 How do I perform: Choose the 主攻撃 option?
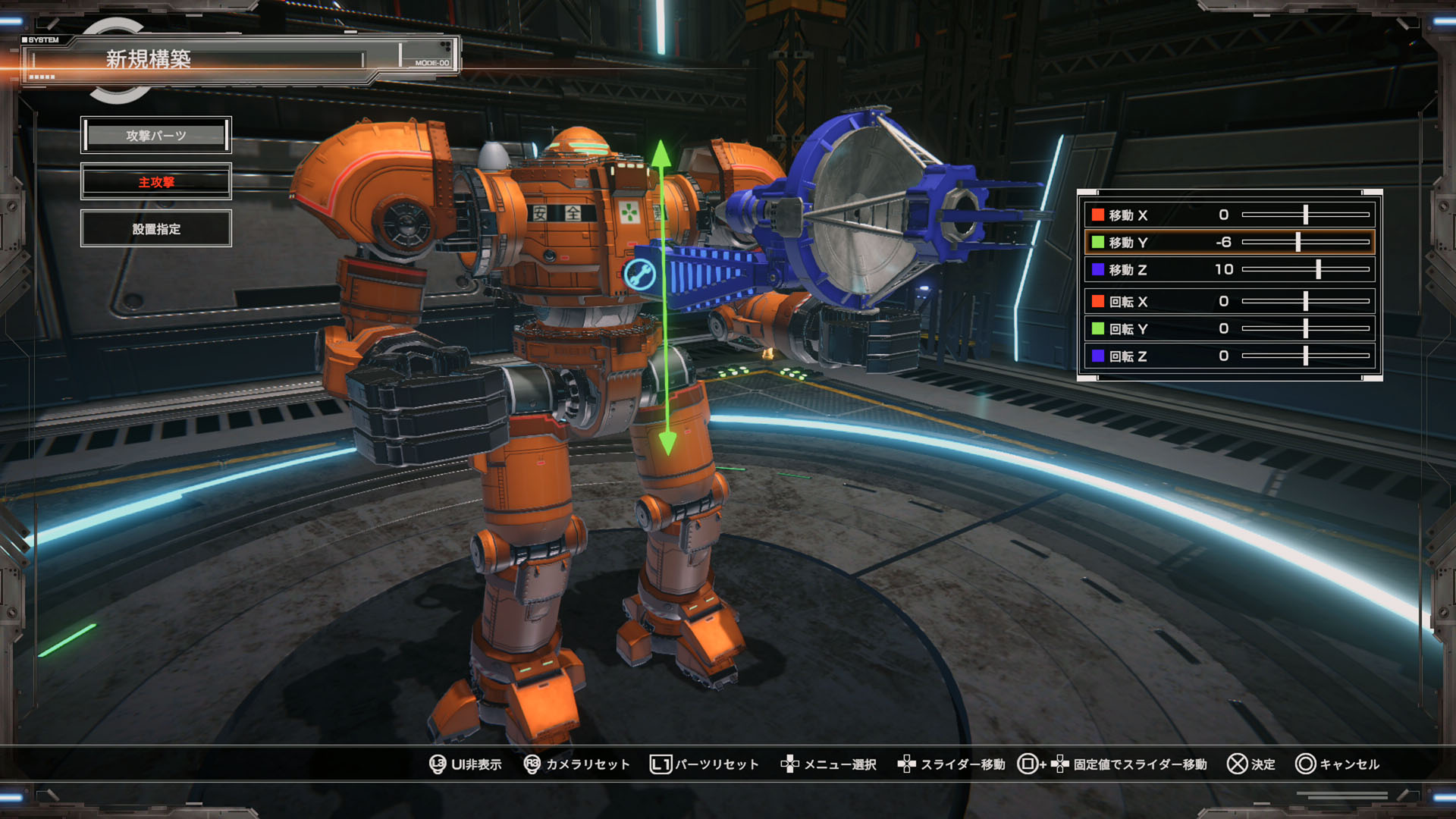(x=156, y=182)
